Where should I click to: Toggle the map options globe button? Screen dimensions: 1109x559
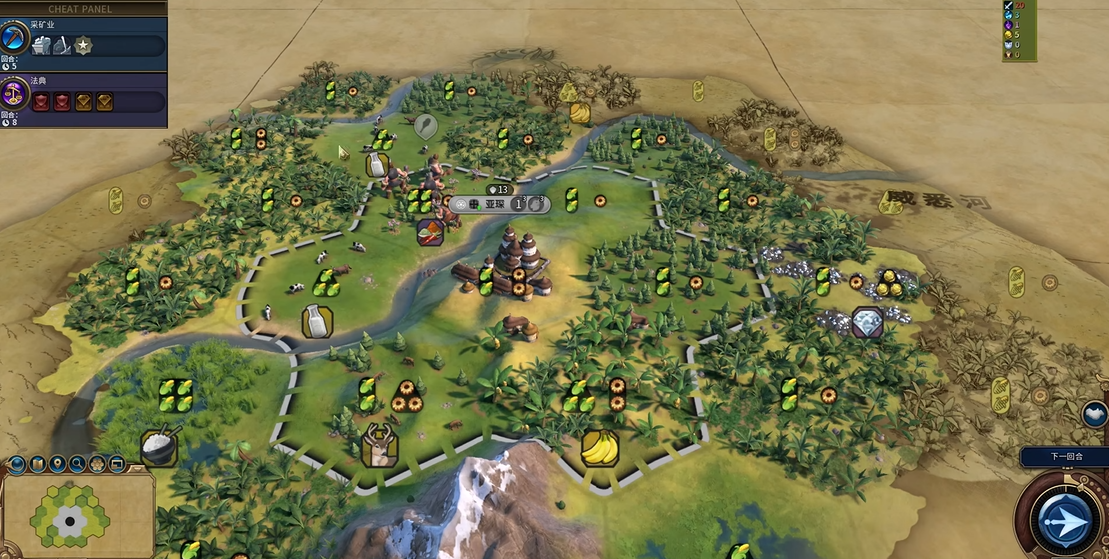tap(17, 464)
